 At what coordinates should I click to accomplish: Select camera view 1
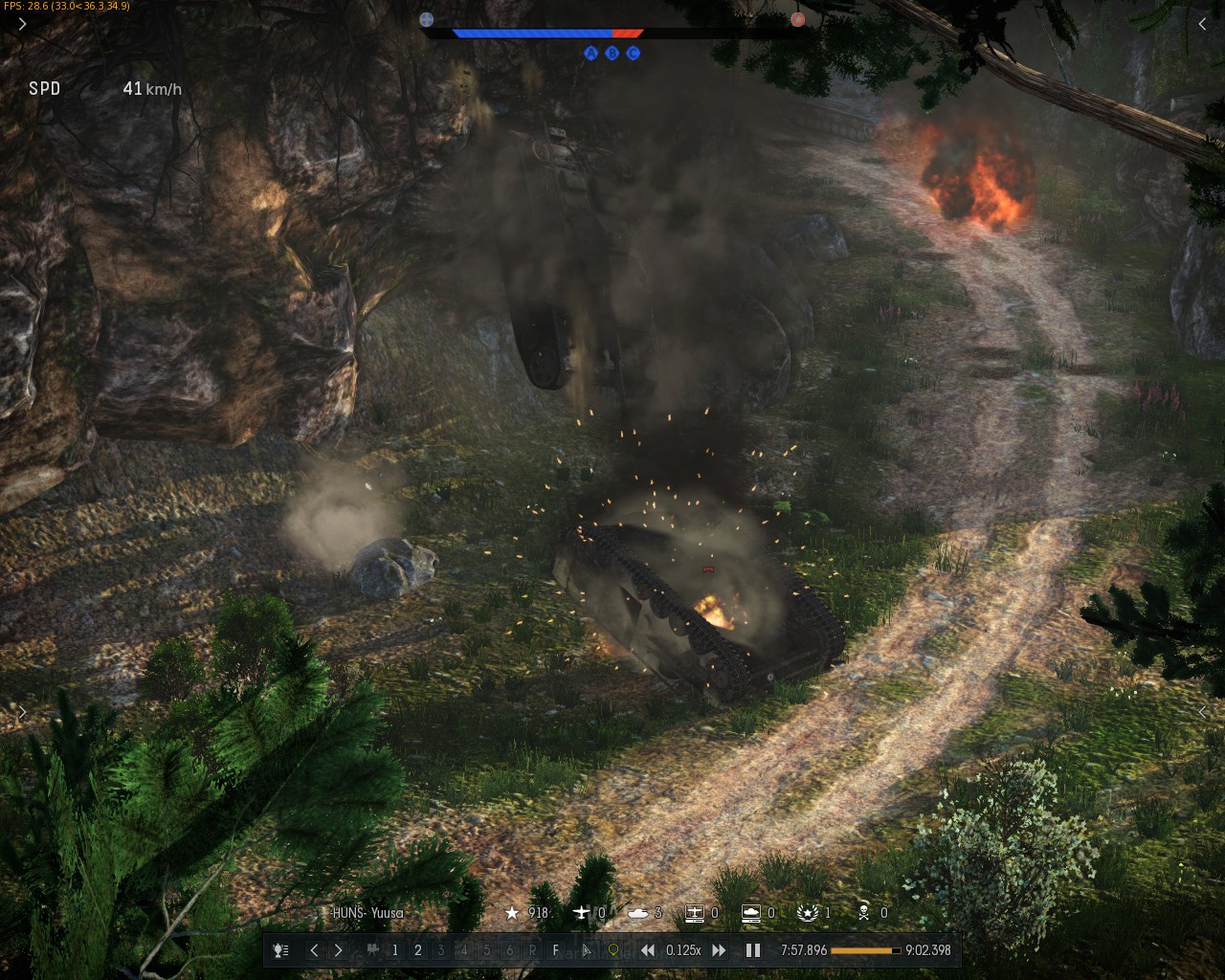394,950
